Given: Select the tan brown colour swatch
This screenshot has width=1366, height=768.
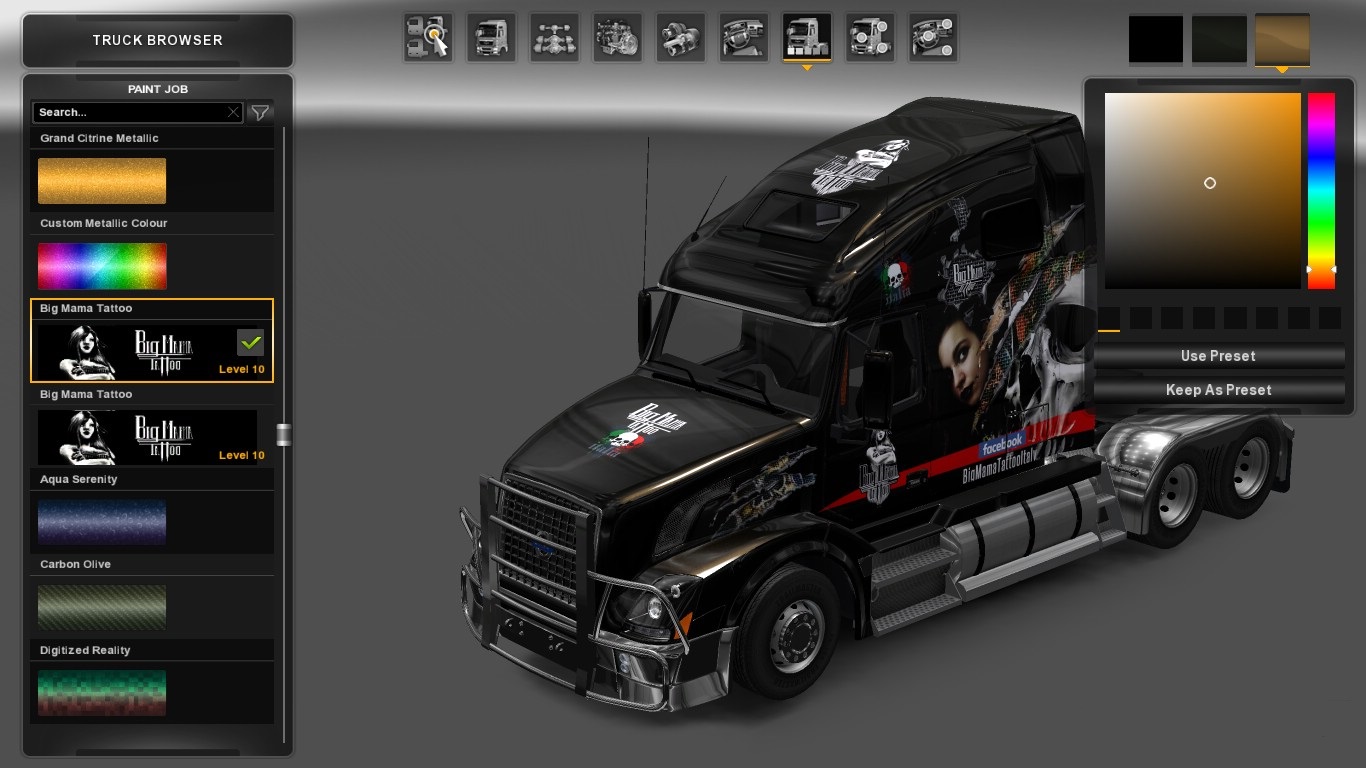Looking at the screenshot, I should [x=1282, y=39].
